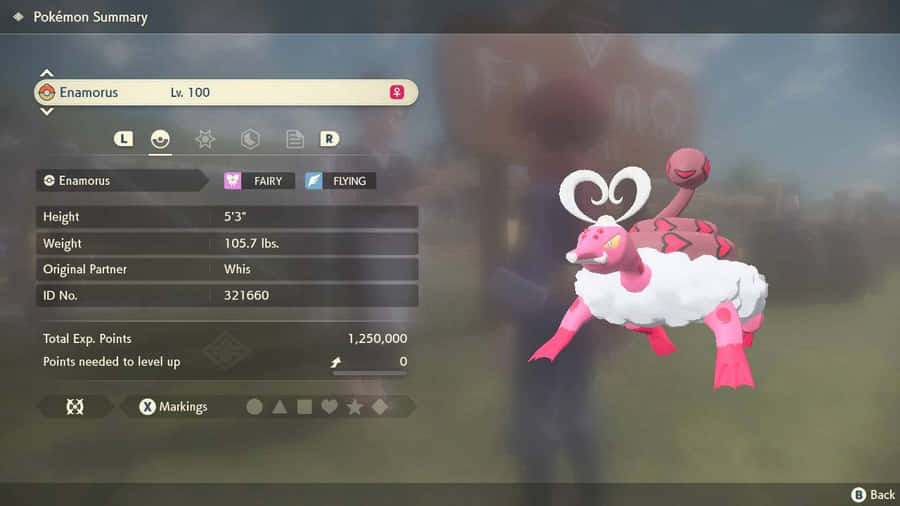Toggle the circle marking
Image resolution: width=900 pixels, height=506 pixels.
click(254, 407)
